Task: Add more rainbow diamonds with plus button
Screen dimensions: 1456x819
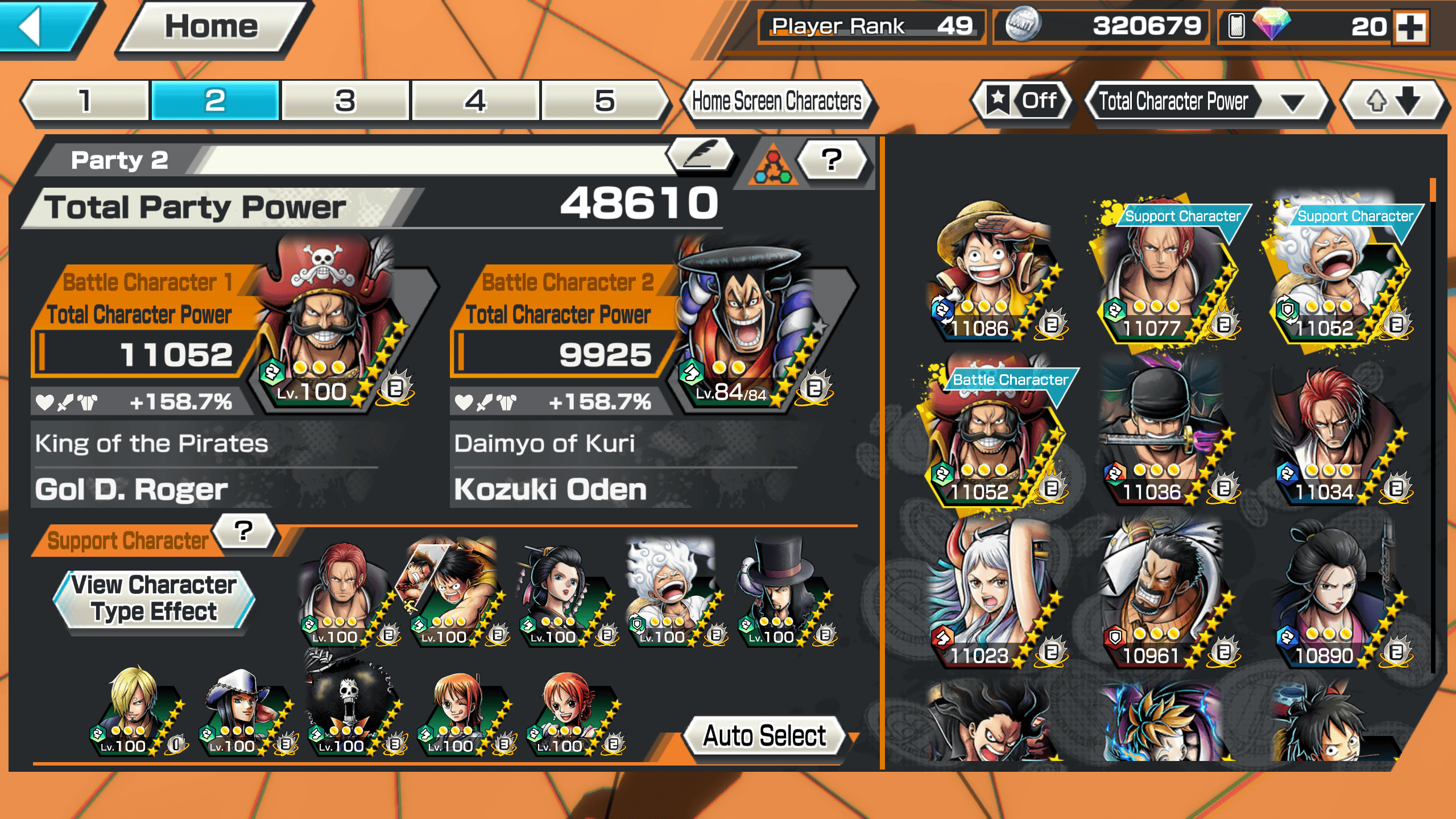Action: (1412, 27)
